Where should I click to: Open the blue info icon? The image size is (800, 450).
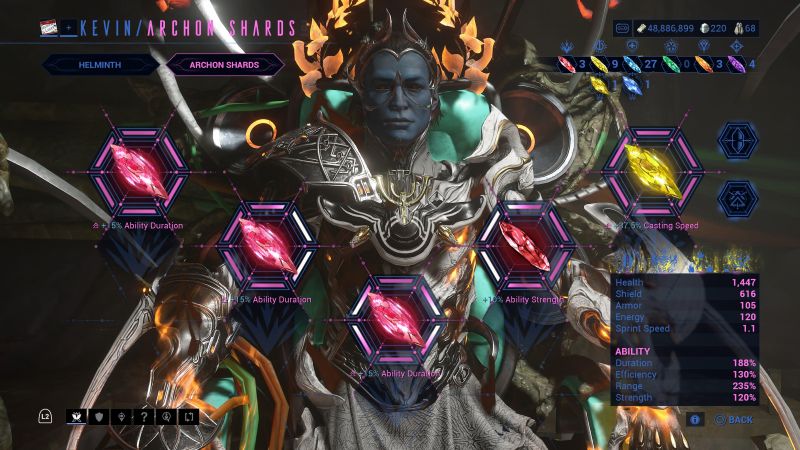pos(695,420)
